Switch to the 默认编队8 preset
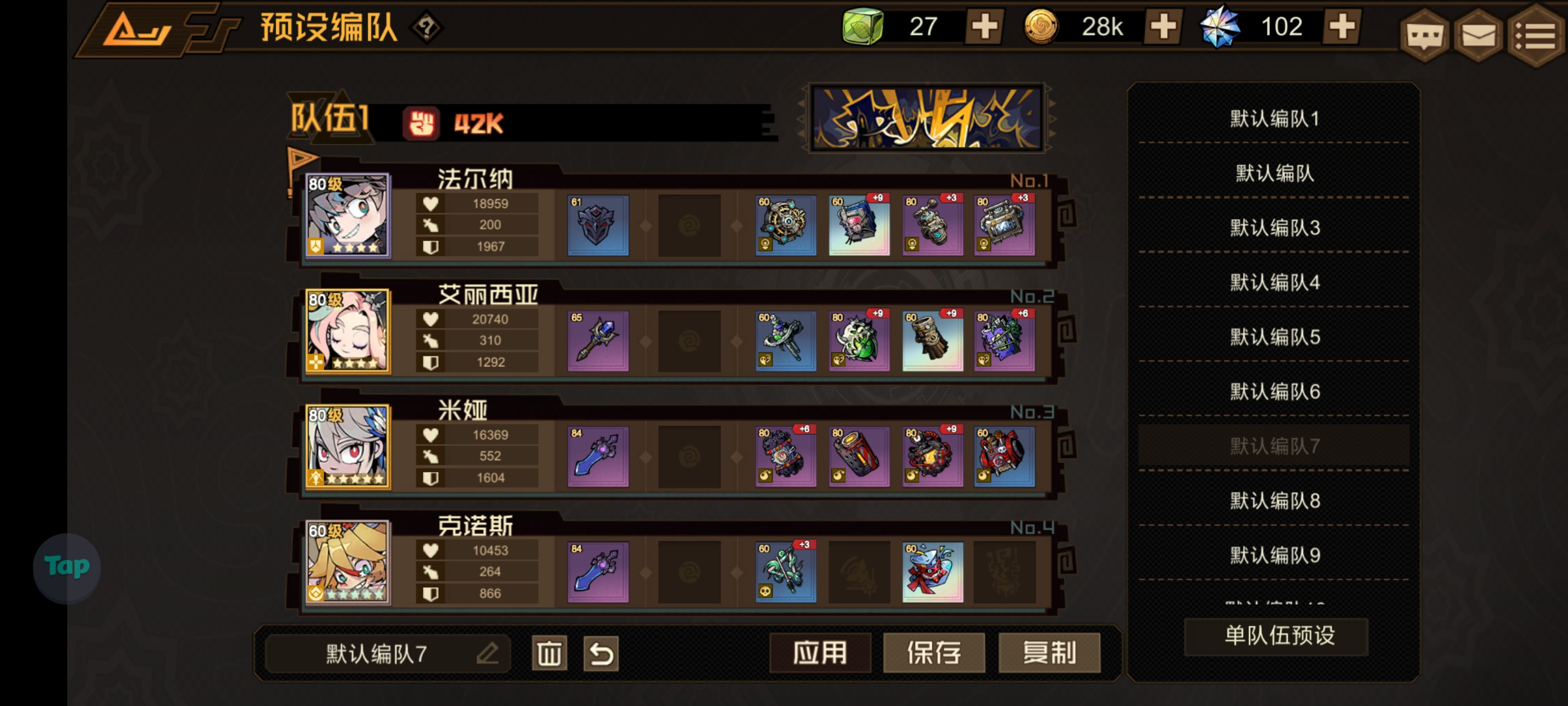 click(1275, 501)
